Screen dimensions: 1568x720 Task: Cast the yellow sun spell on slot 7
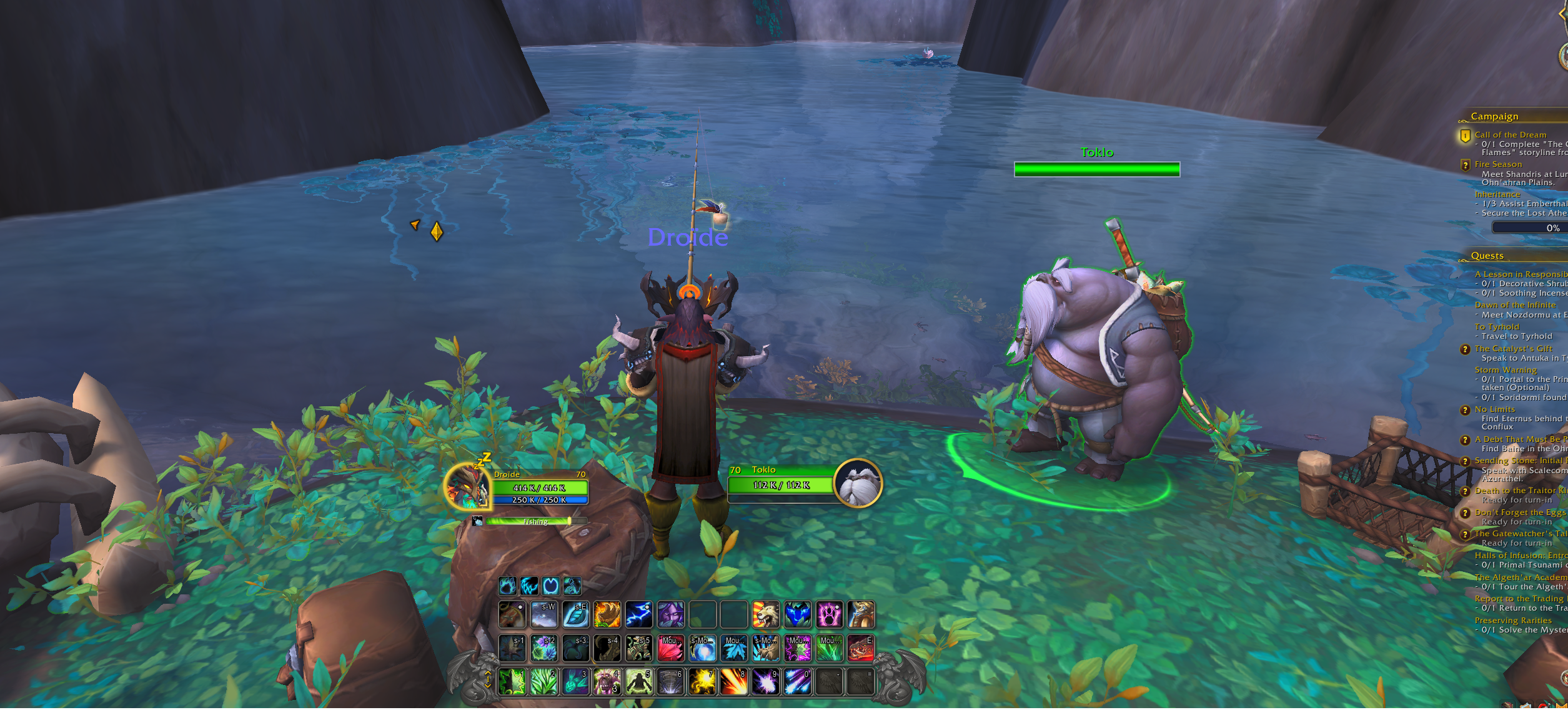pos(702,682)
